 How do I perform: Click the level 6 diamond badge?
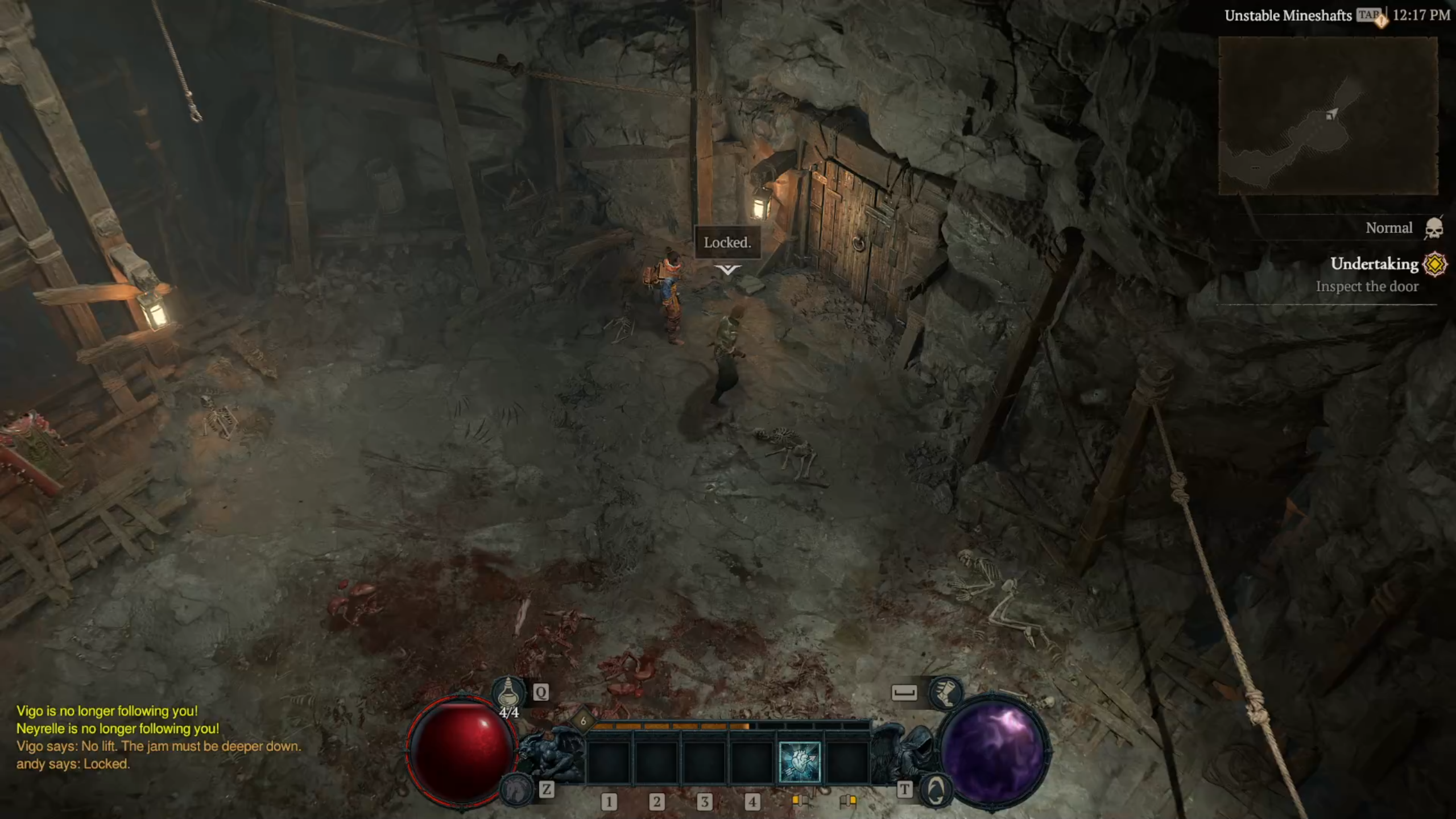[x=583, y=721]
